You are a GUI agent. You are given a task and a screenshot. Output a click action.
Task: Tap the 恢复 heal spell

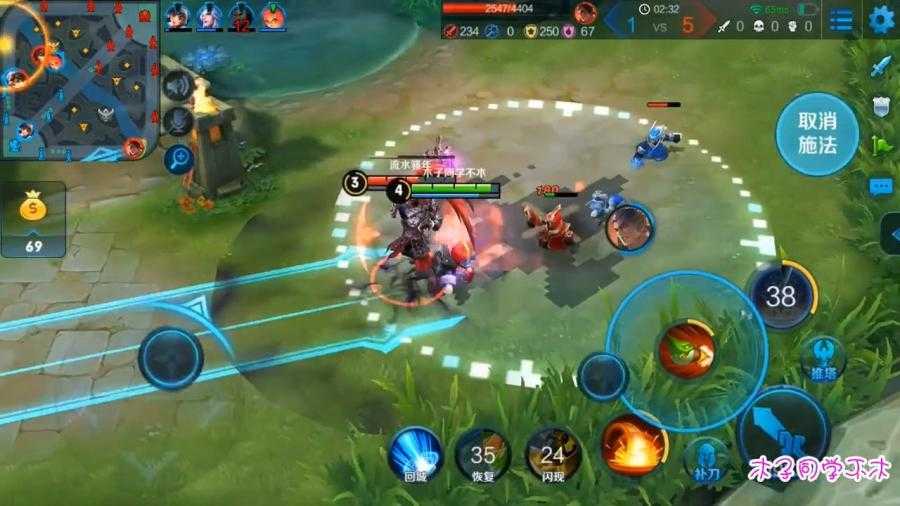(x=483, y=453)
